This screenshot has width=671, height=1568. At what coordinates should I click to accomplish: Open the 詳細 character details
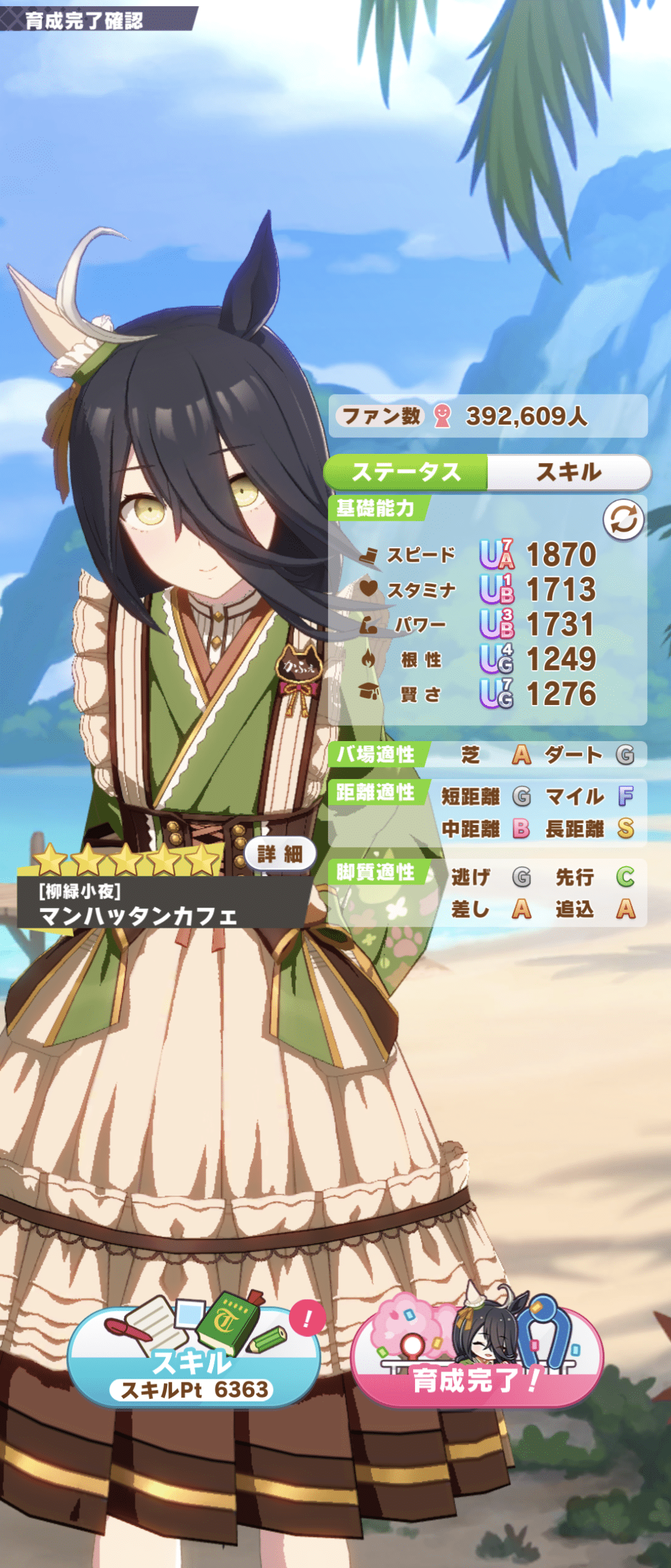click(280, 853)
